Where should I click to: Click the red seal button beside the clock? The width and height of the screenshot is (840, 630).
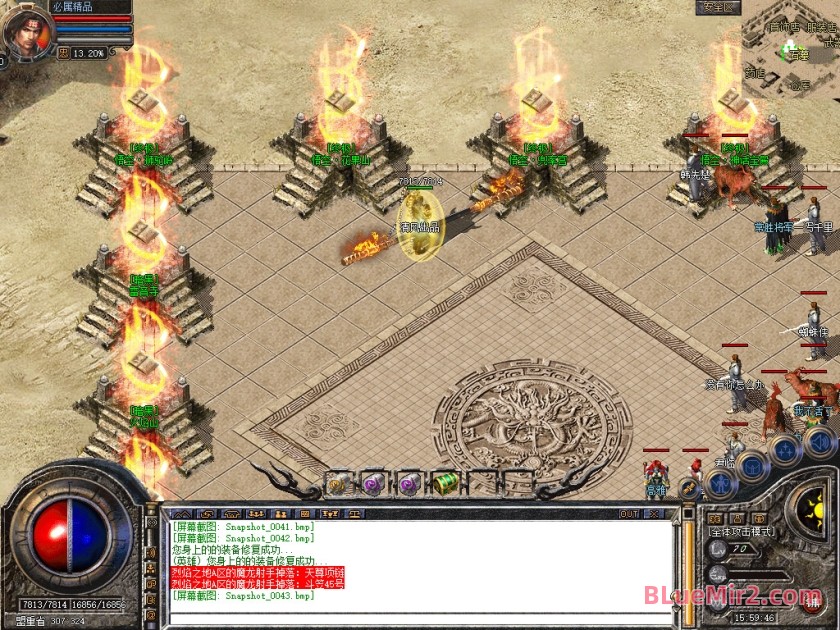click(x=811, y=604)
